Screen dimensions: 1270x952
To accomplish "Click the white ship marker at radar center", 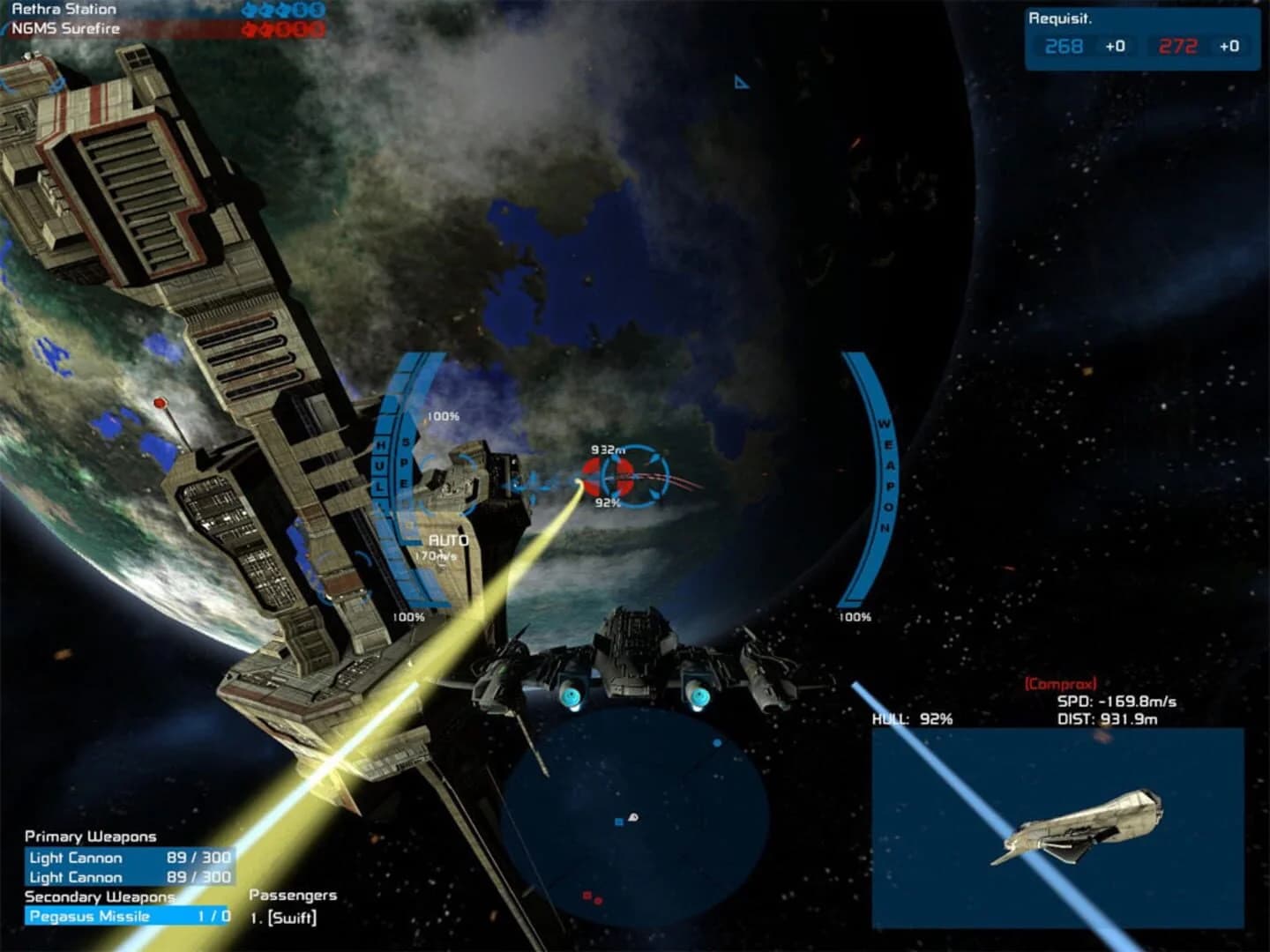I will 633,817.
